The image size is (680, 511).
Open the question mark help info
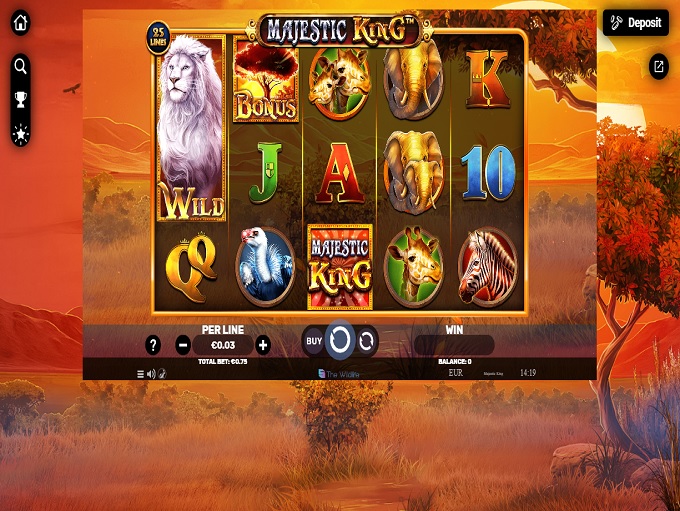[x=153, y=345]
